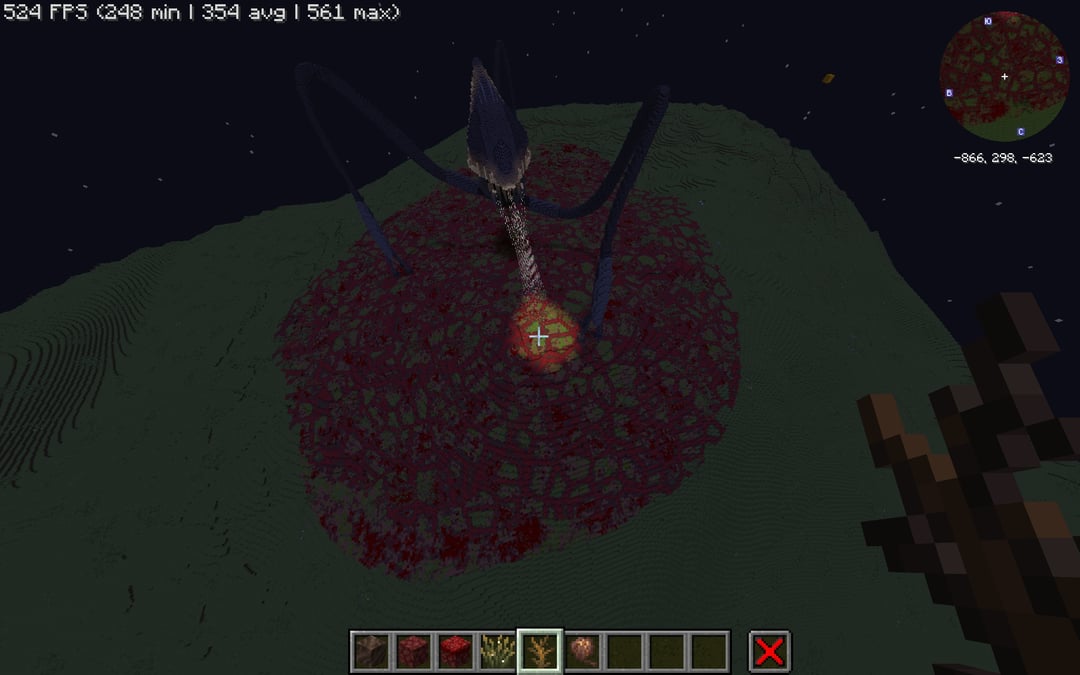Select the dark brown block hotbar slot

[371, 651]
